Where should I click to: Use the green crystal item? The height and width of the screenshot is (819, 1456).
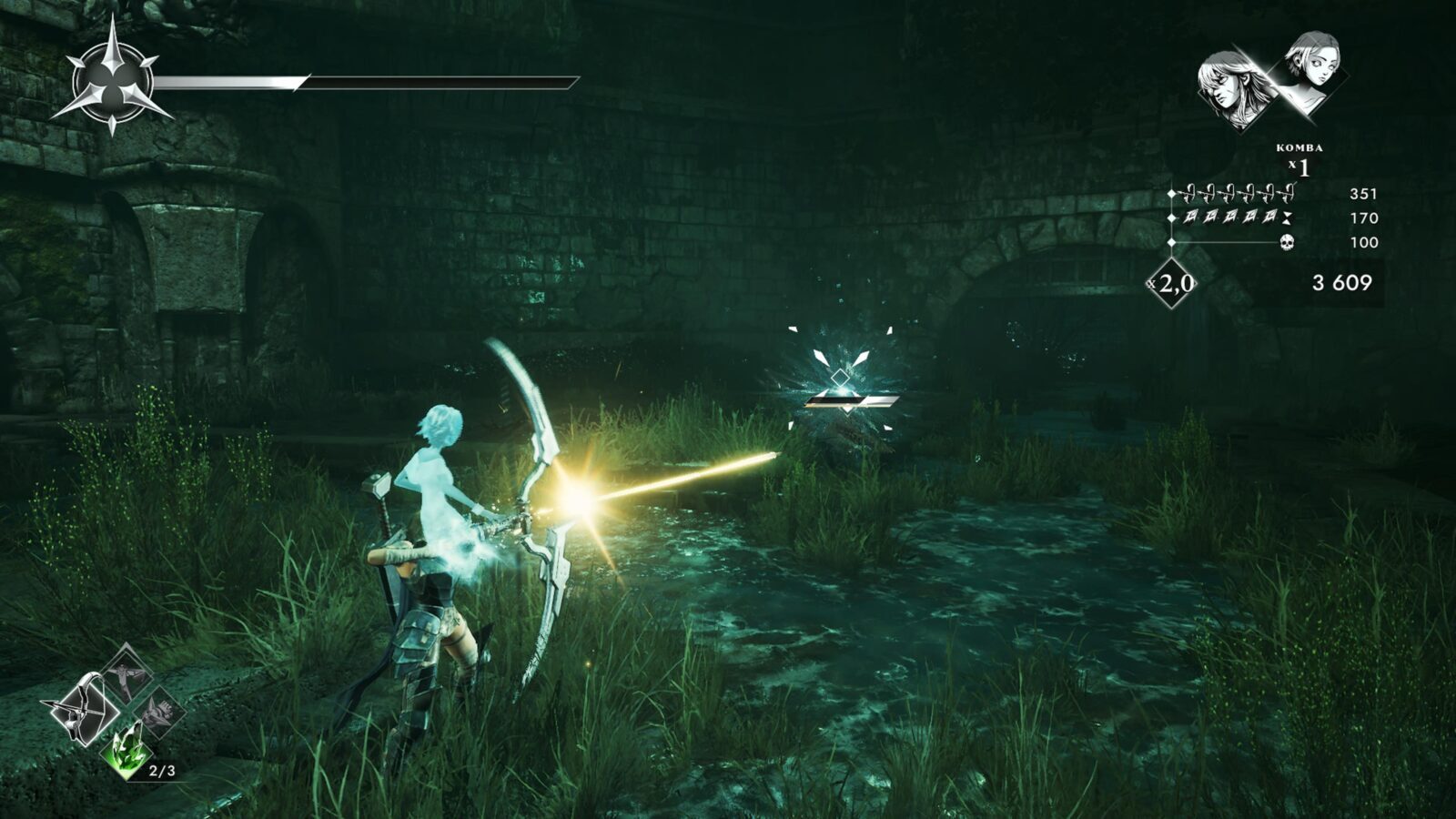click(x=128, y=749)
